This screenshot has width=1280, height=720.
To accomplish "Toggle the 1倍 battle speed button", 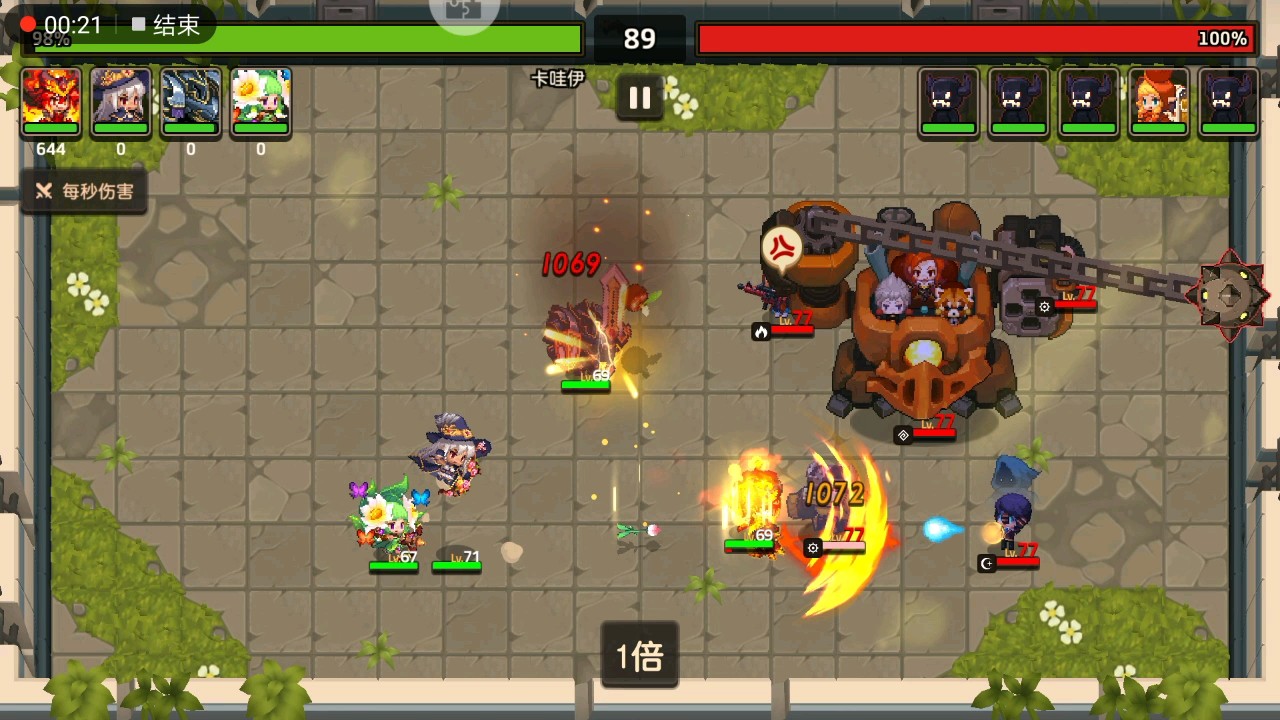I will pos(640,656).
